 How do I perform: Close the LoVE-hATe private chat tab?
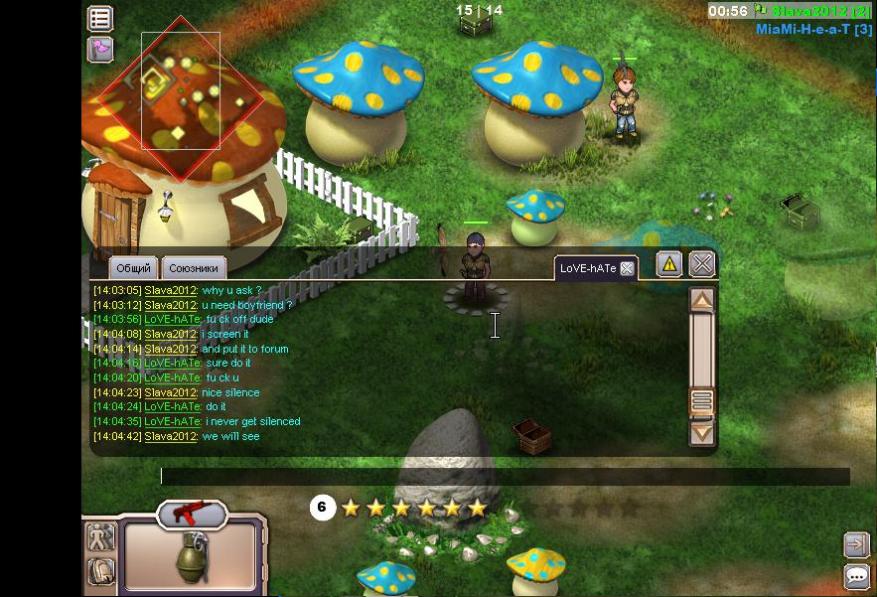627,268
